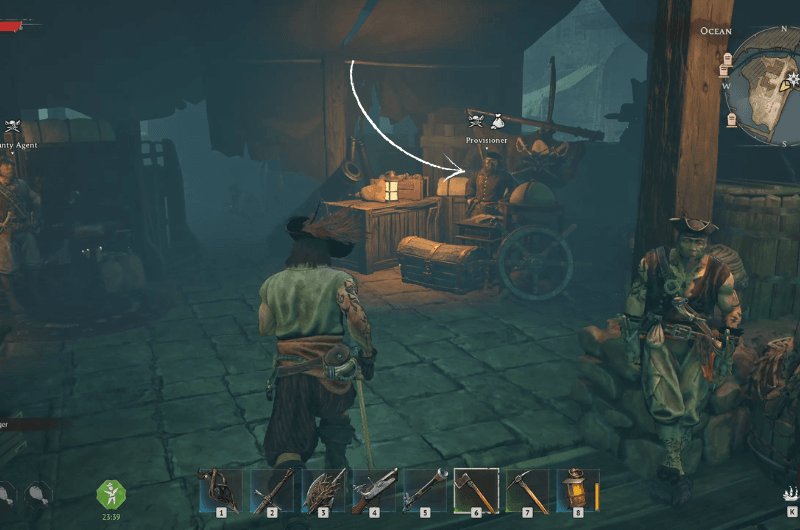The height and width of the screenshot is (530, 800).
Task: Equip the blunderbuss in hotbar slot 5
Action: pyautogui.click(x=425, y=490)
